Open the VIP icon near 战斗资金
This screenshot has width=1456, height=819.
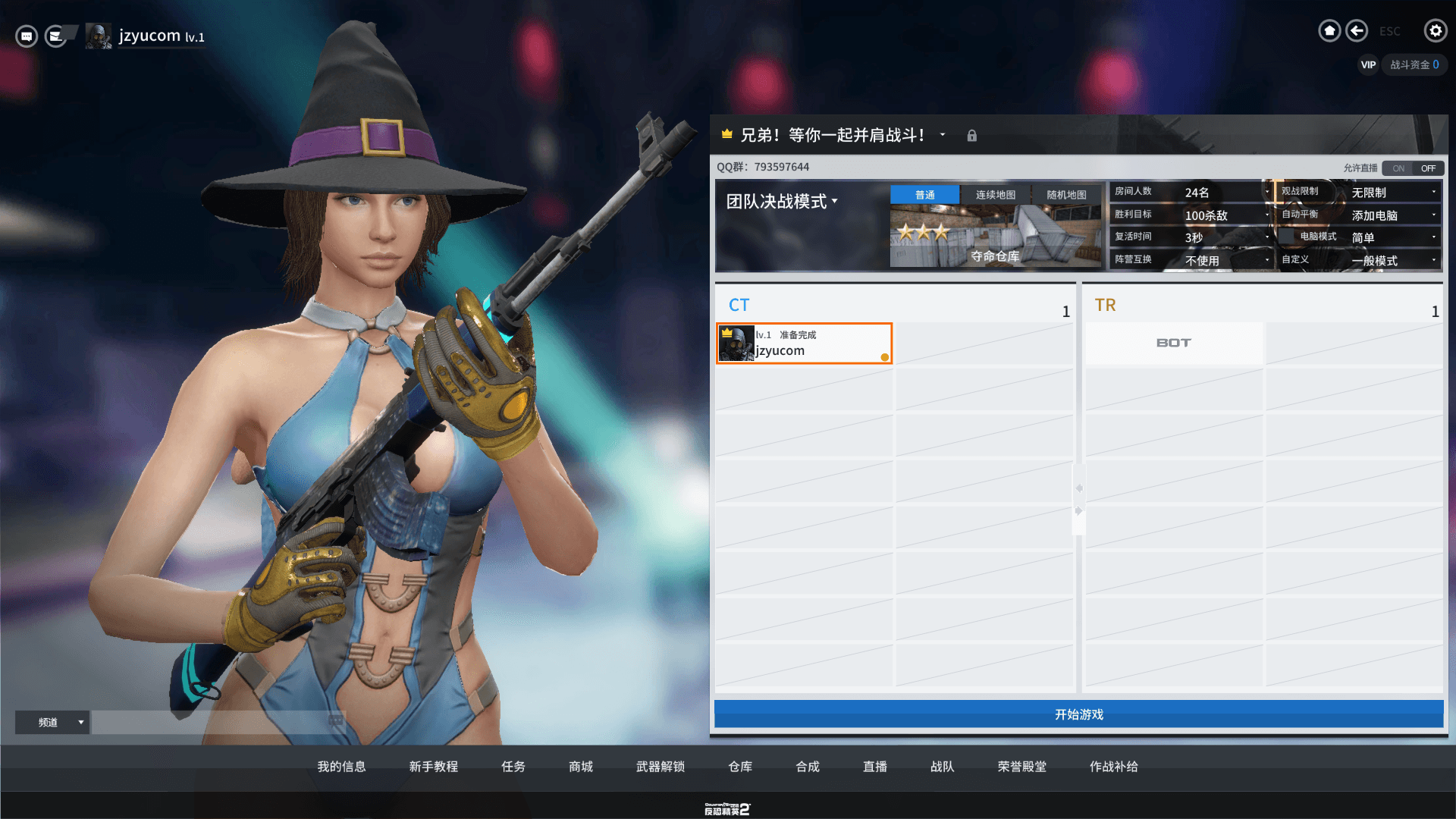click(1367, 64)
